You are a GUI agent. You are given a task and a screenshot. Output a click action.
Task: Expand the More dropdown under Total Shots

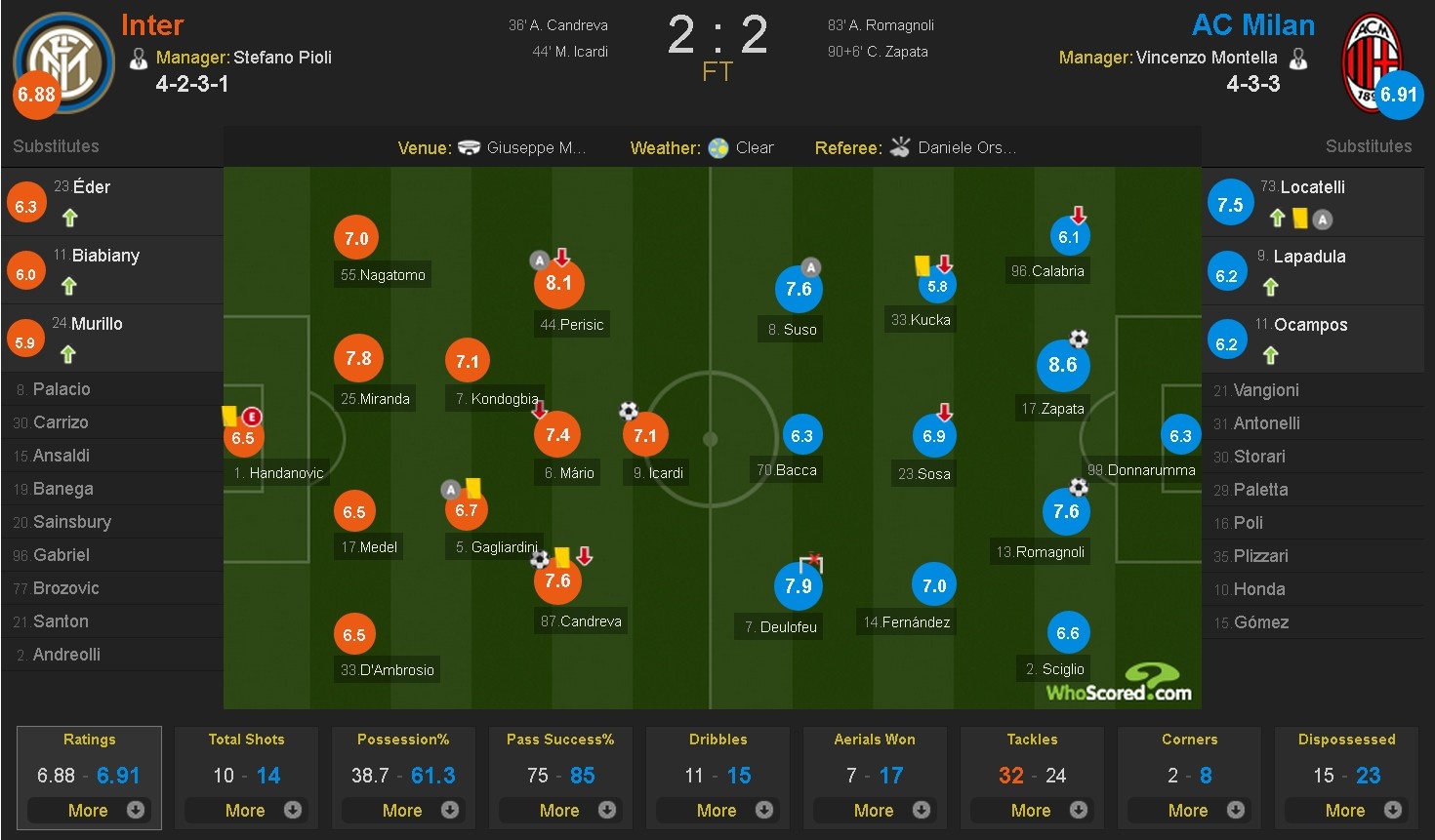246,810
